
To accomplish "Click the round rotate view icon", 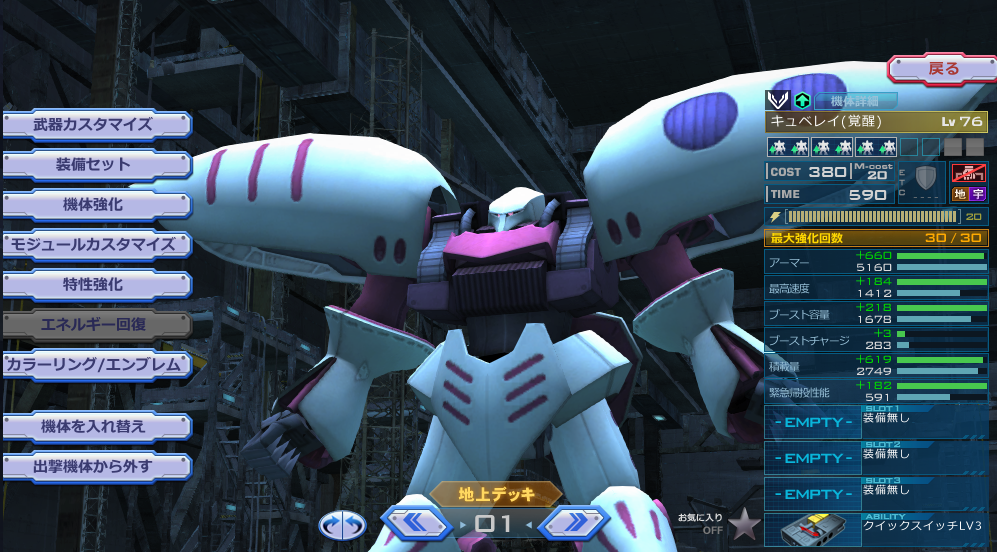I will click(342, 524).
